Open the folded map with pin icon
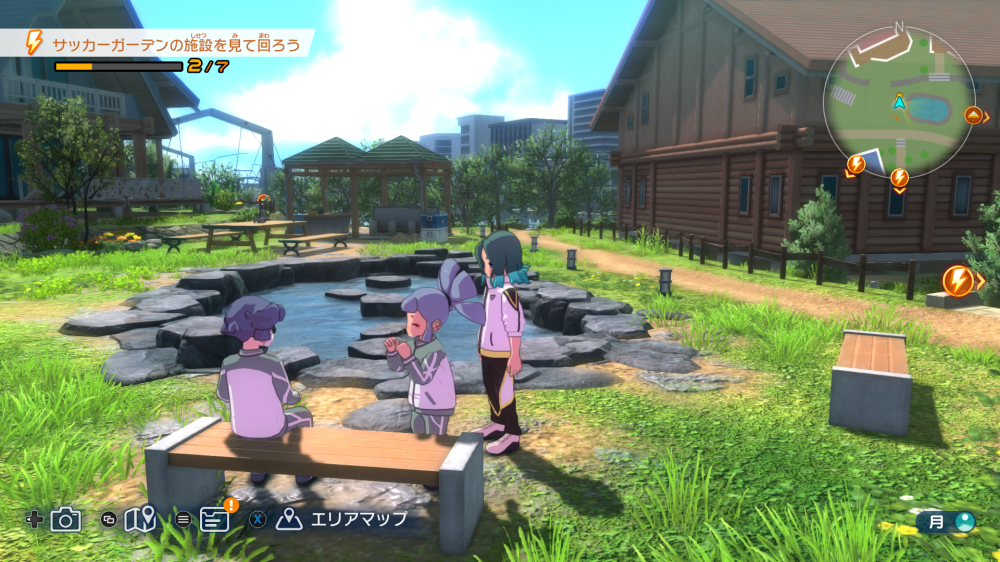The width and height of the screenshot is (1000, 562). coord(140,519)
